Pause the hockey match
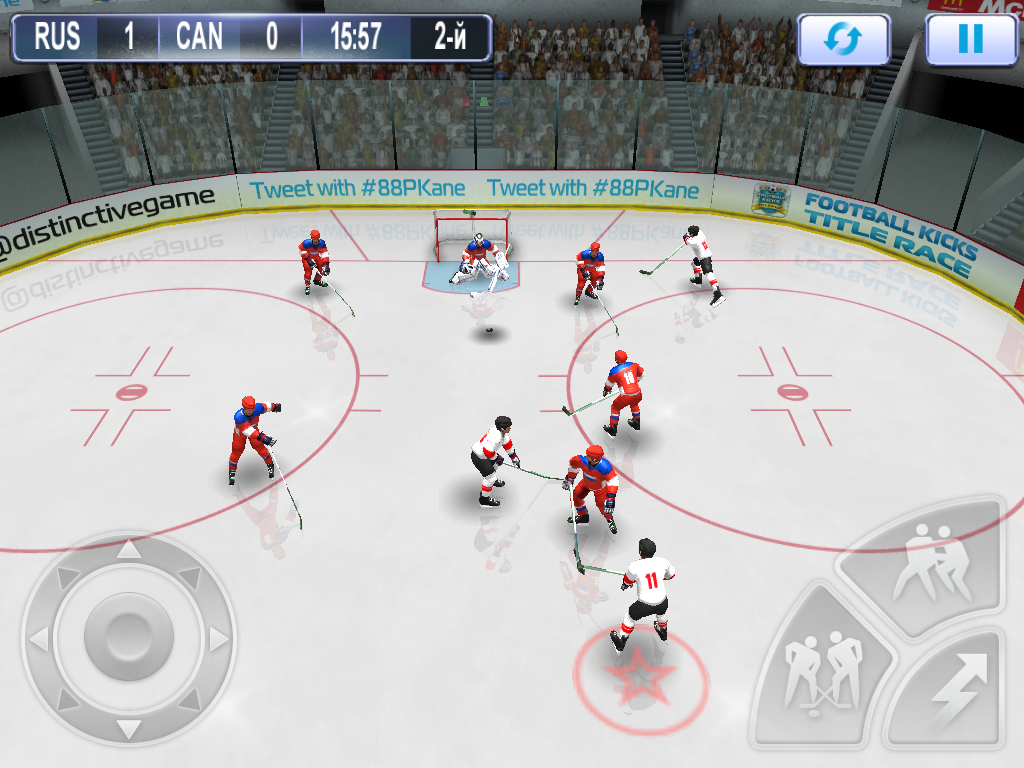This screenshot has width=1024, height=768. click(x=970, y=39)
